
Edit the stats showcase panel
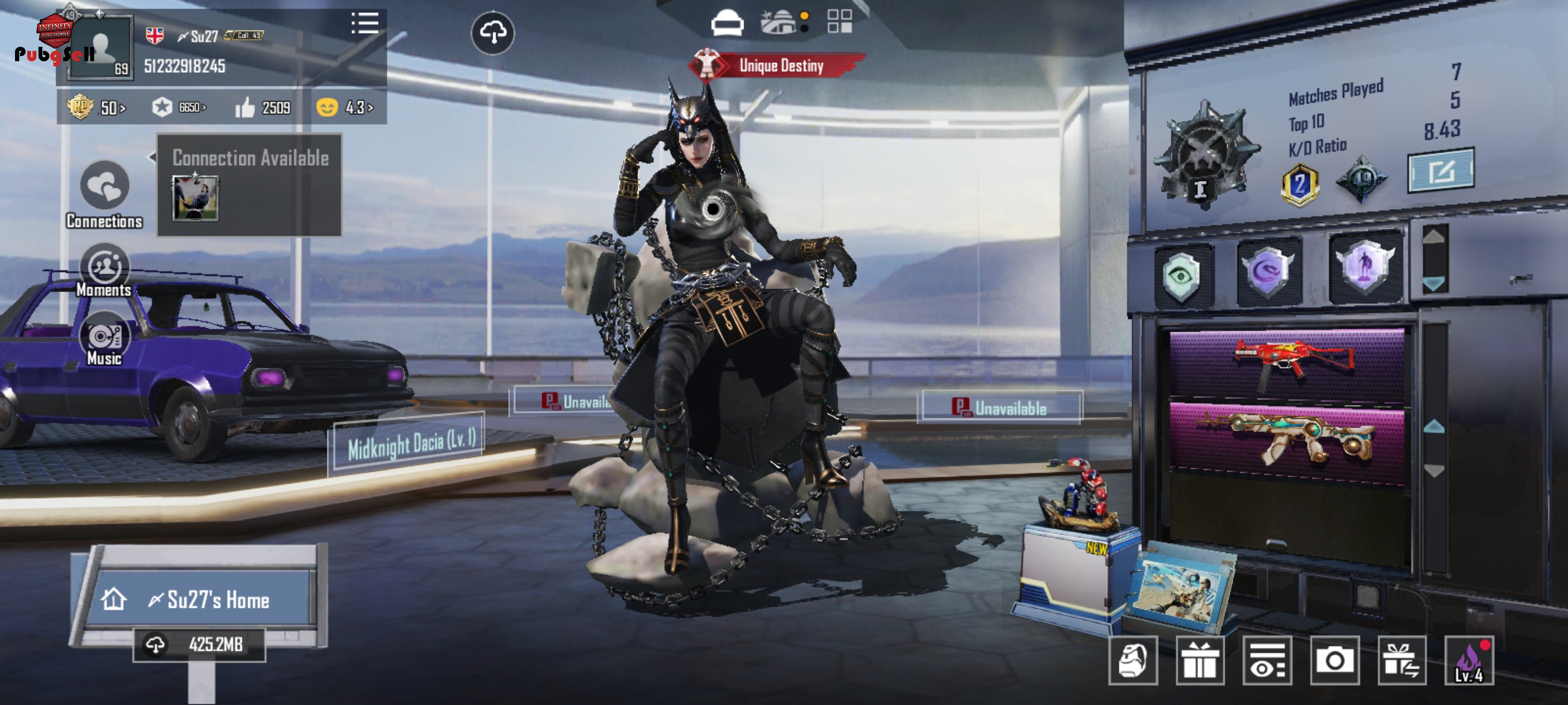point(1440,171)
